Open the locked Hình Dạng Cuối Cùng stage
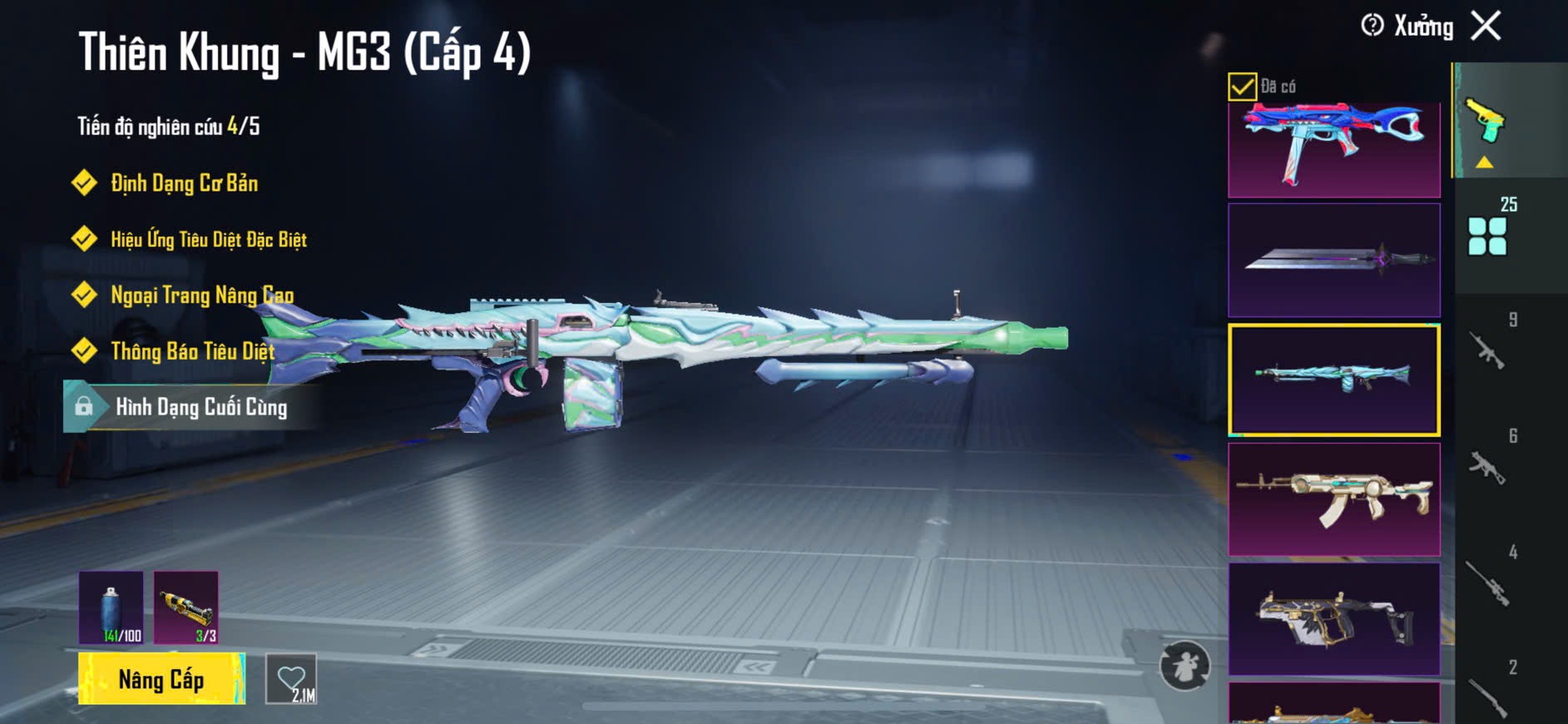This screenshot has height=724, width=1568. click(x=200, y=407)
